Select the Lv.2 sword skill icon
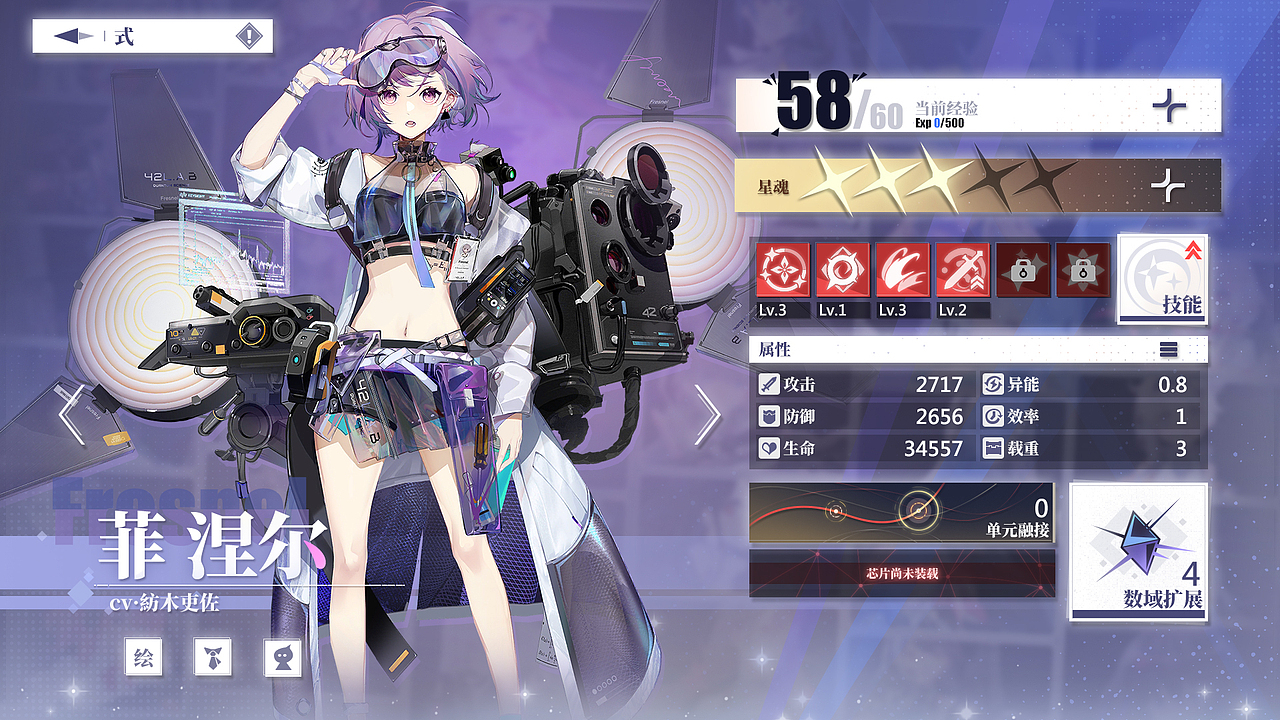Image resolution: width=1280 pixels, height=720 pixels. (962, 270)
